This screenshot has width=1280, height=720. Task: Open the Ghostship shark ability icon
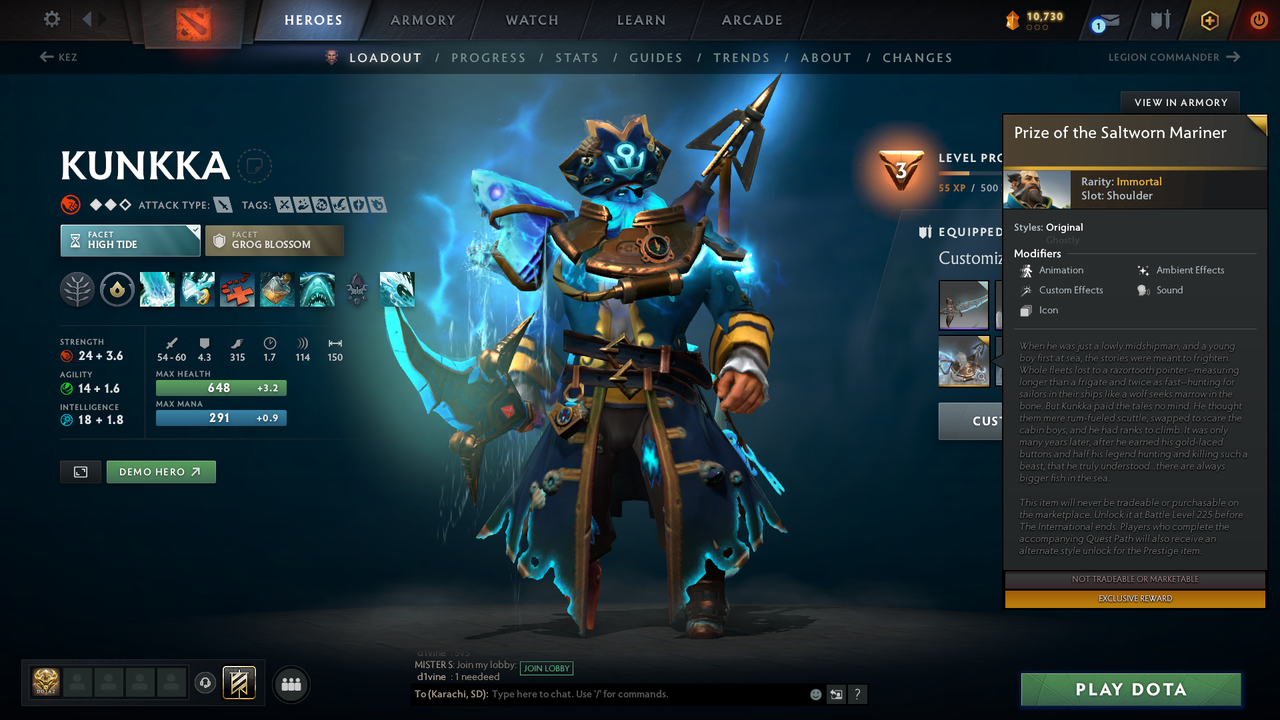318,289
